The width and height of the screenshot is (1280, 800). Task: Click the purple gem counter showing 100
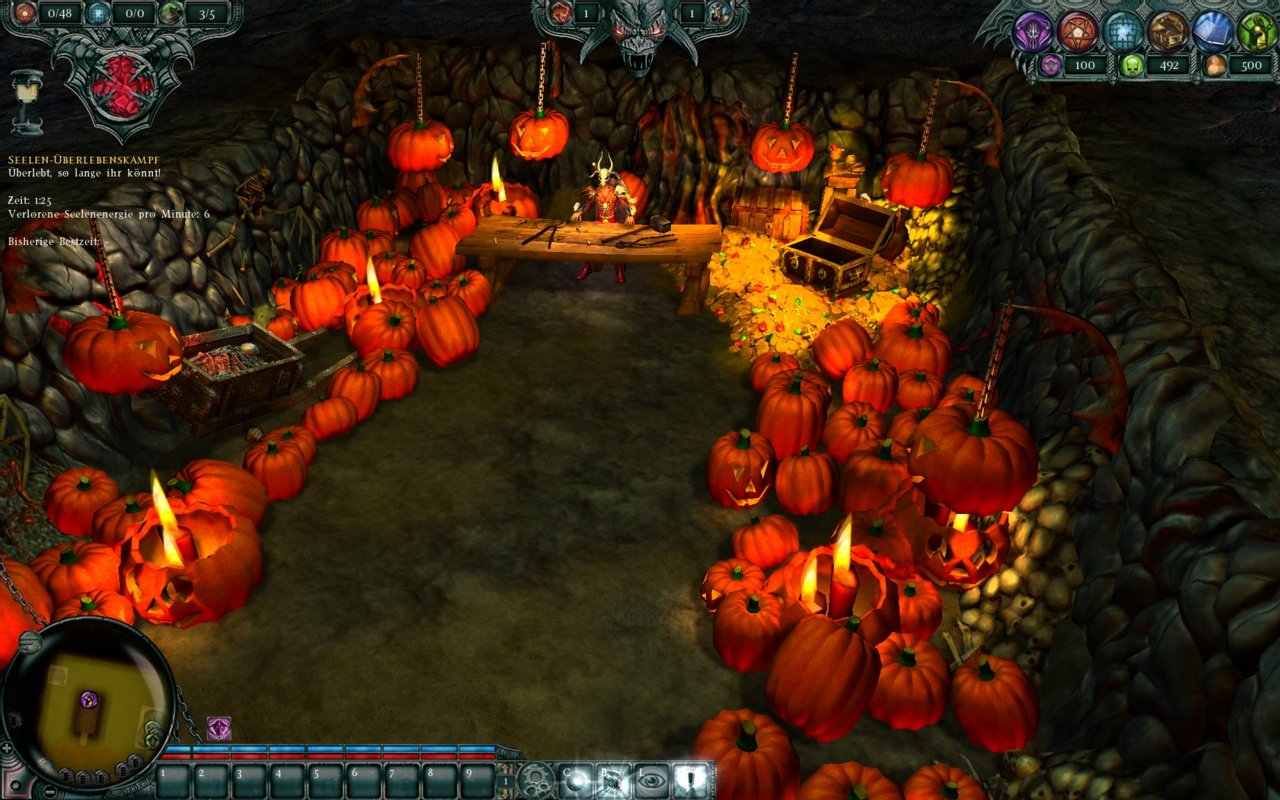click(x=1086, y=66)
